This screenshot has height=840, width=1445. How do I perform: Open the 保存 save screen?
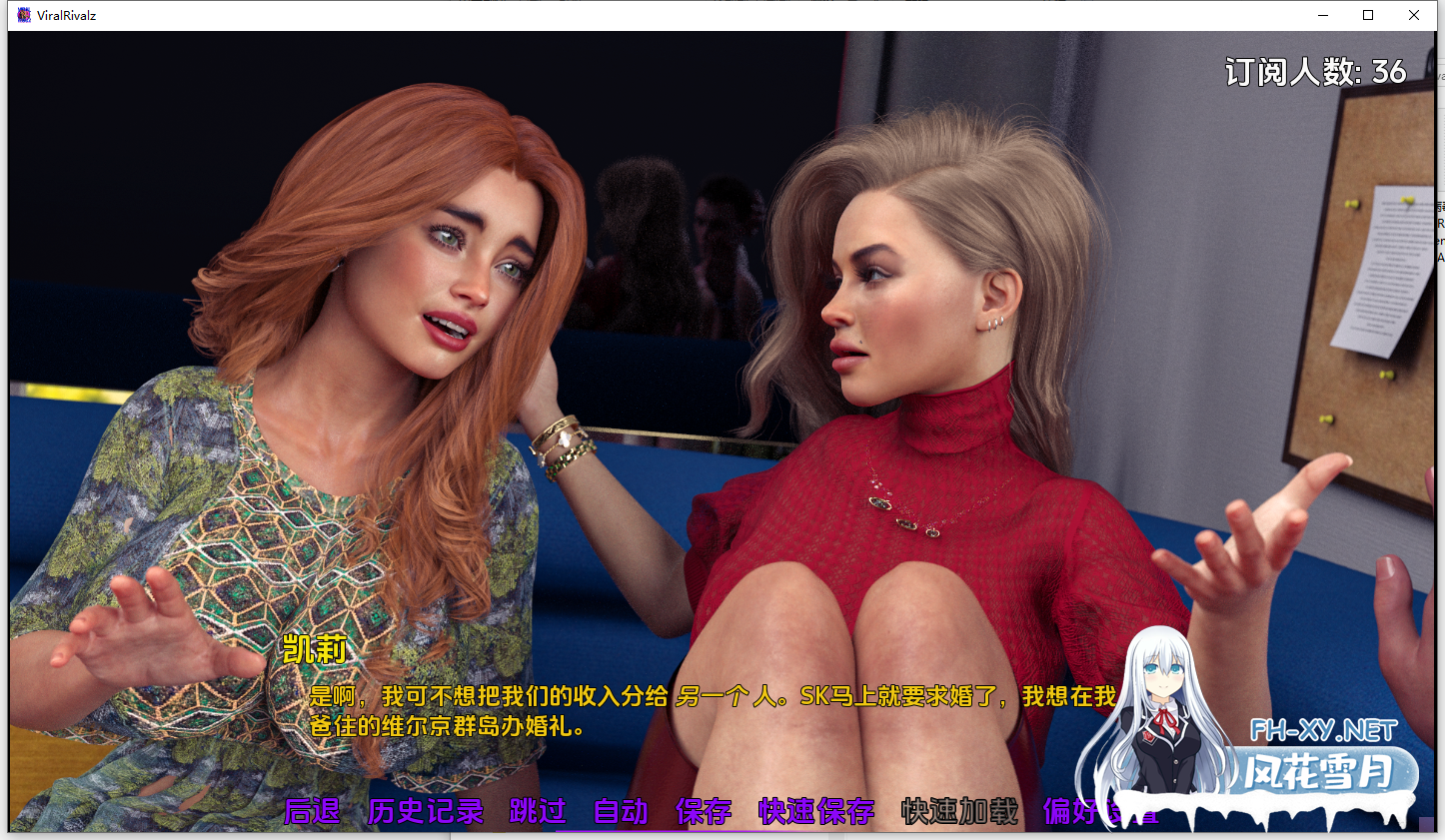704,812
